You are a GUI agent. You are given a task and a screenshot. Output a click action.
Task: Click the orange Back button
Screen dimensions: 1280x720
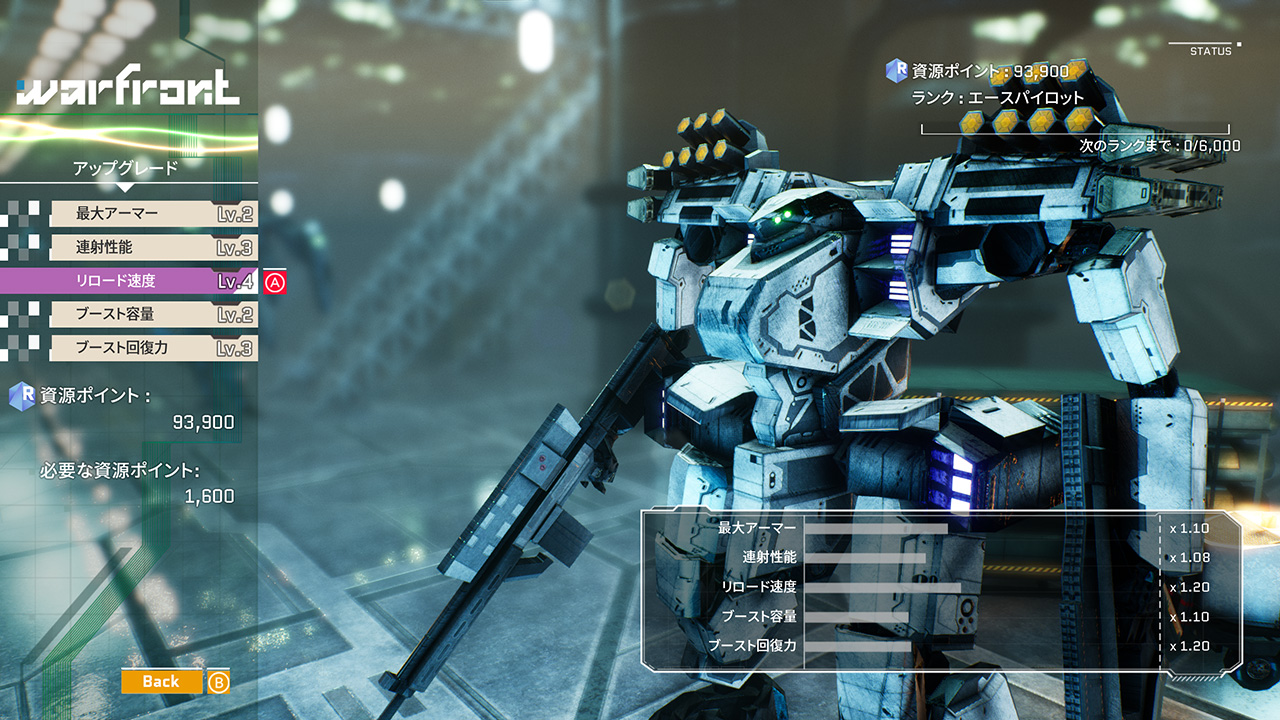[x=161, y=681]
